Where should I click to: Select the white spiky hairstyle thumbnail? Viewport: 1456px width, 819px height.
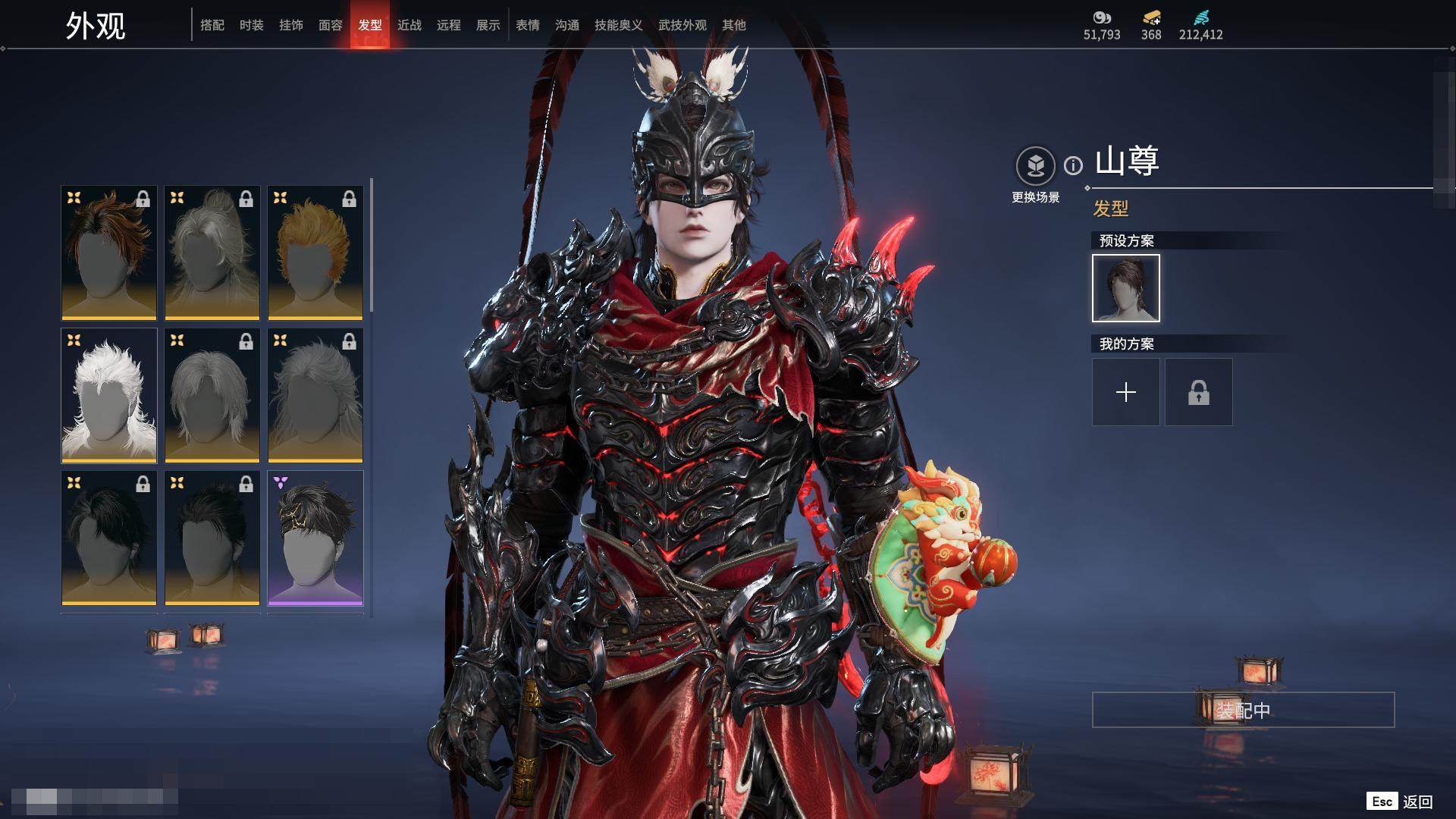(109, 395)
